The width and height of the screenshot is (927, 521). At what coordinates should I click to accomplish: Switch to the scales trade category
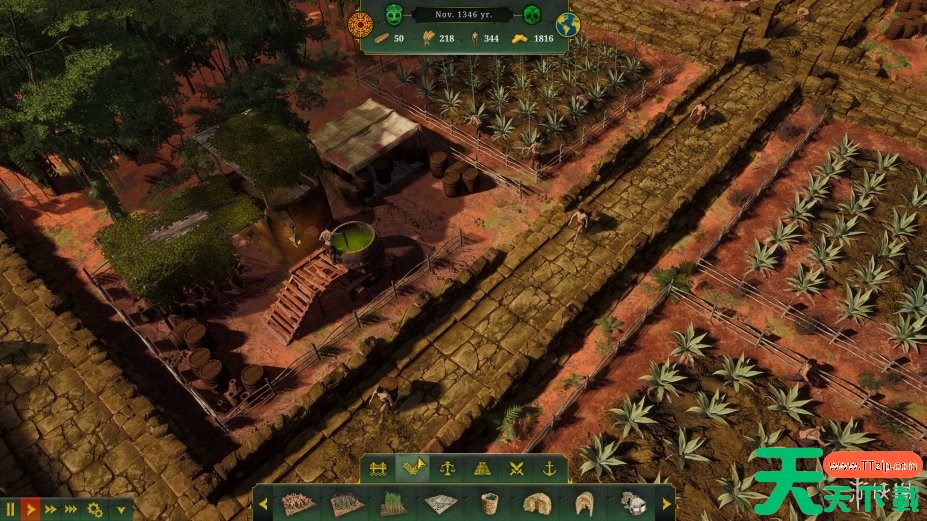tap(448, 468)
